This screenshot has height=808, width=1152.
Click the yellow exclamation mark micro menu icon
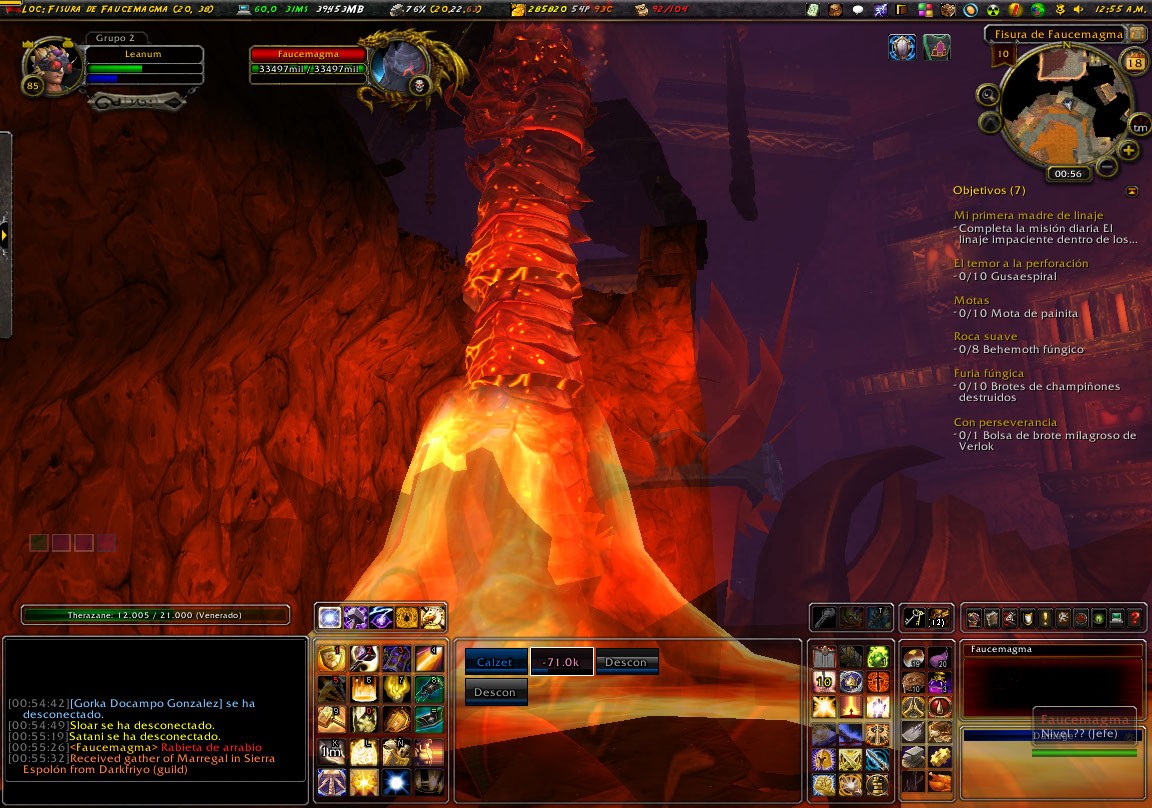coord(1045,619)
